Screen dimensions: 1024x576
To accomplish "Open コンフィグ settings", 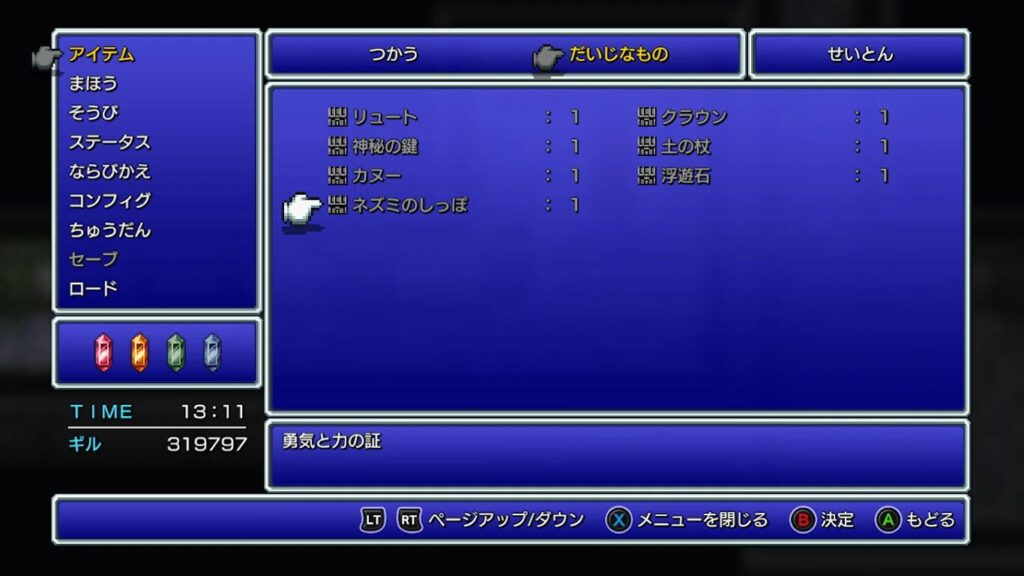I will coord(109,200).
